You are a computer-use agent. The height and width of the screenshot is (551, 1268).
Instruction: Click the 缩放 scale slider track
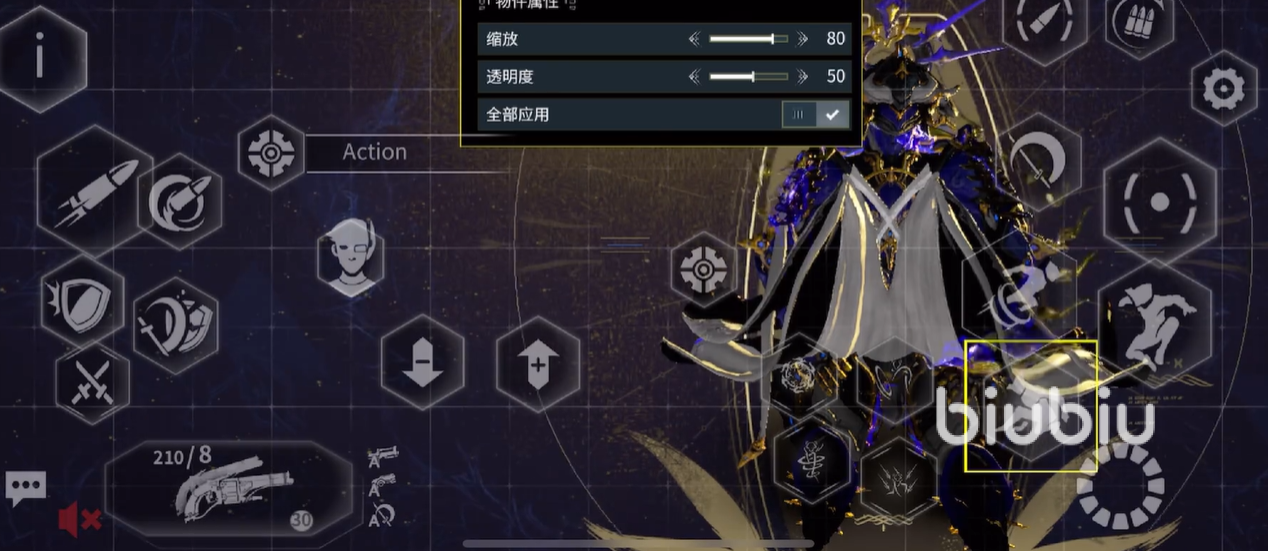pyautogui.click(x=747, y=39)
